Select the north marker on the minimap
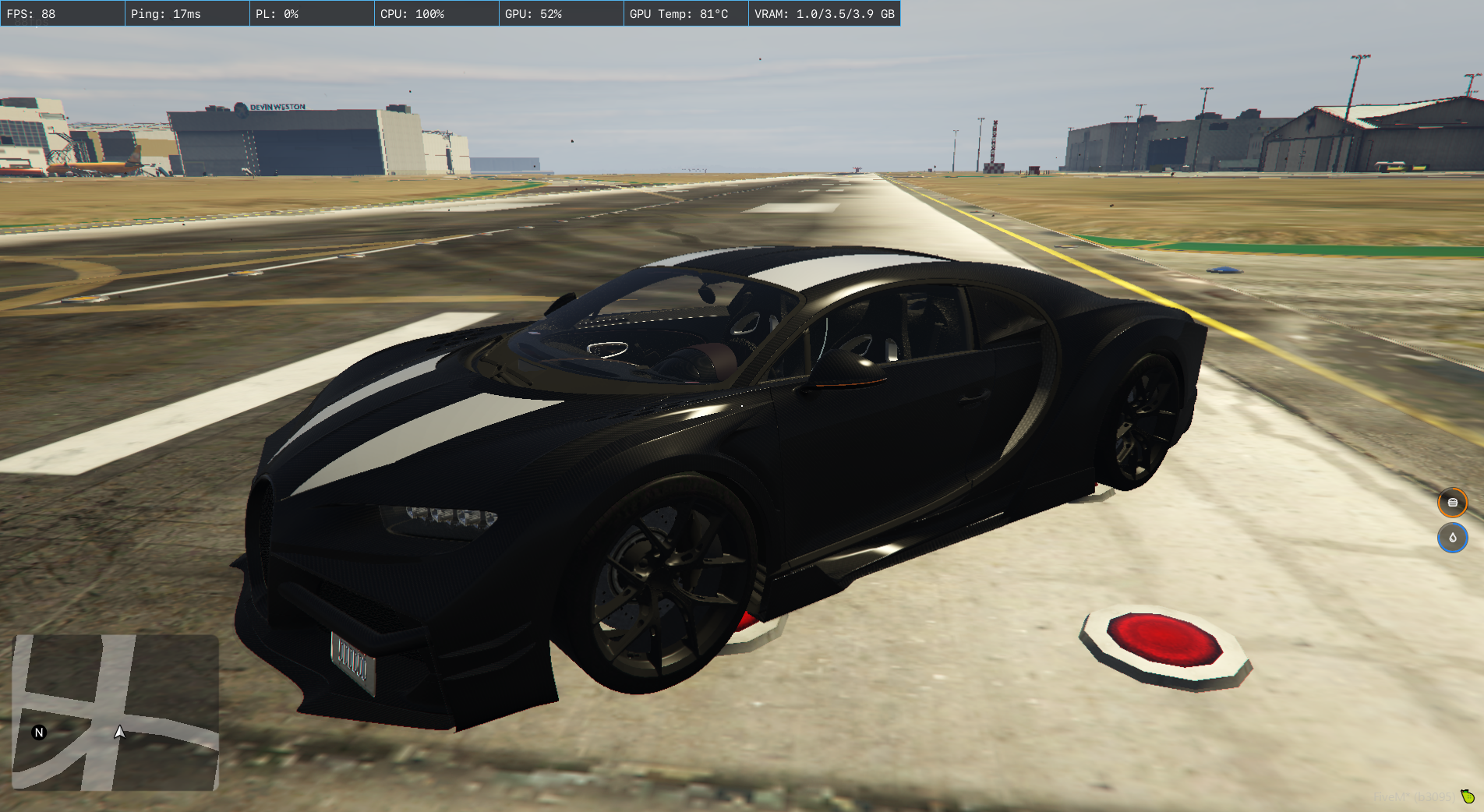Screen dimensions: 1484x812 39,733
